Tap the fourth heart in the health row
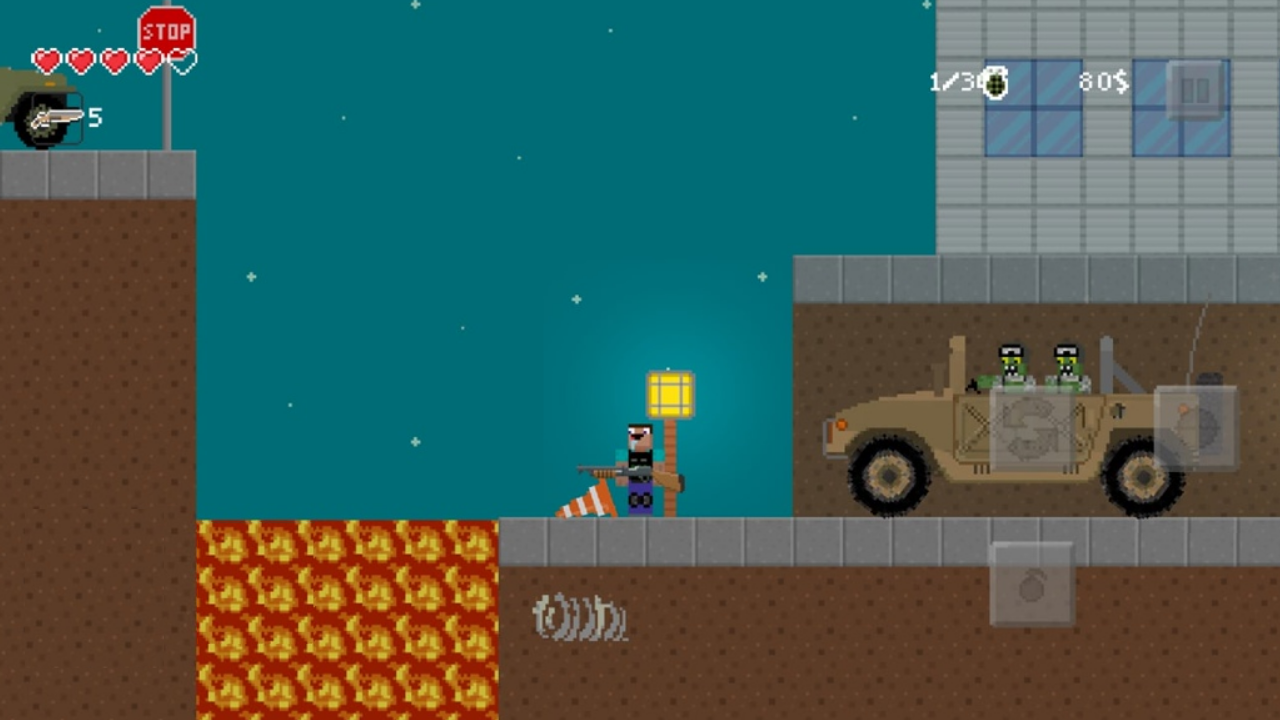 pos(148,61)
